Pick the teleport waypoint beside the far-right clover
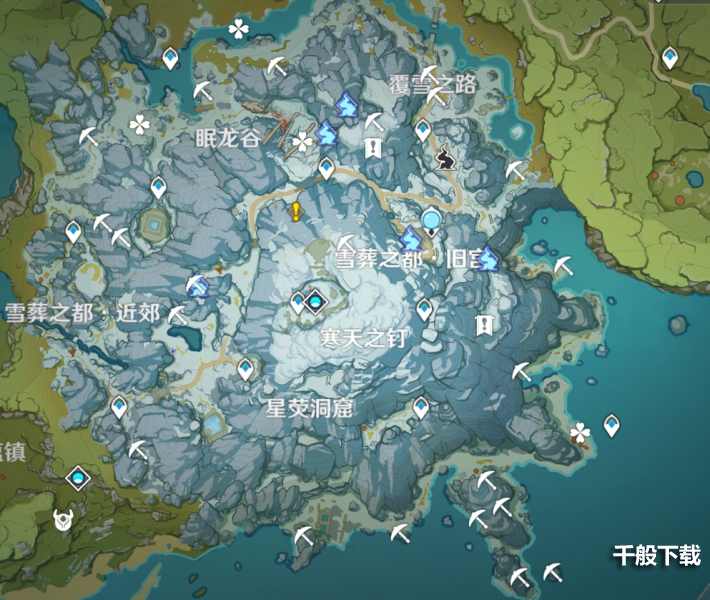 coord(611,426)
